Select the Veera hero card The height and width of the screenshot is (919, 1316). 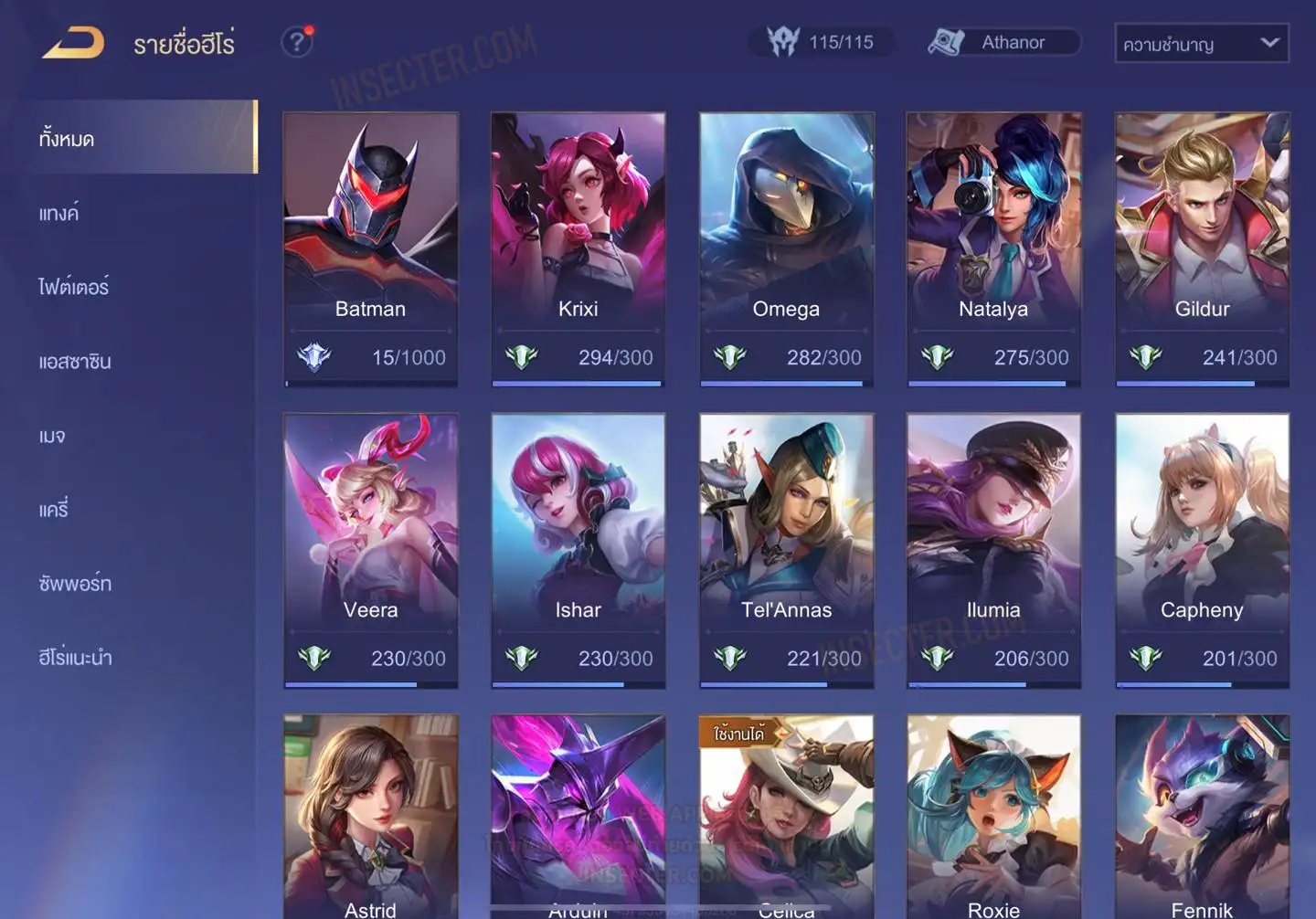coord(370,550)
